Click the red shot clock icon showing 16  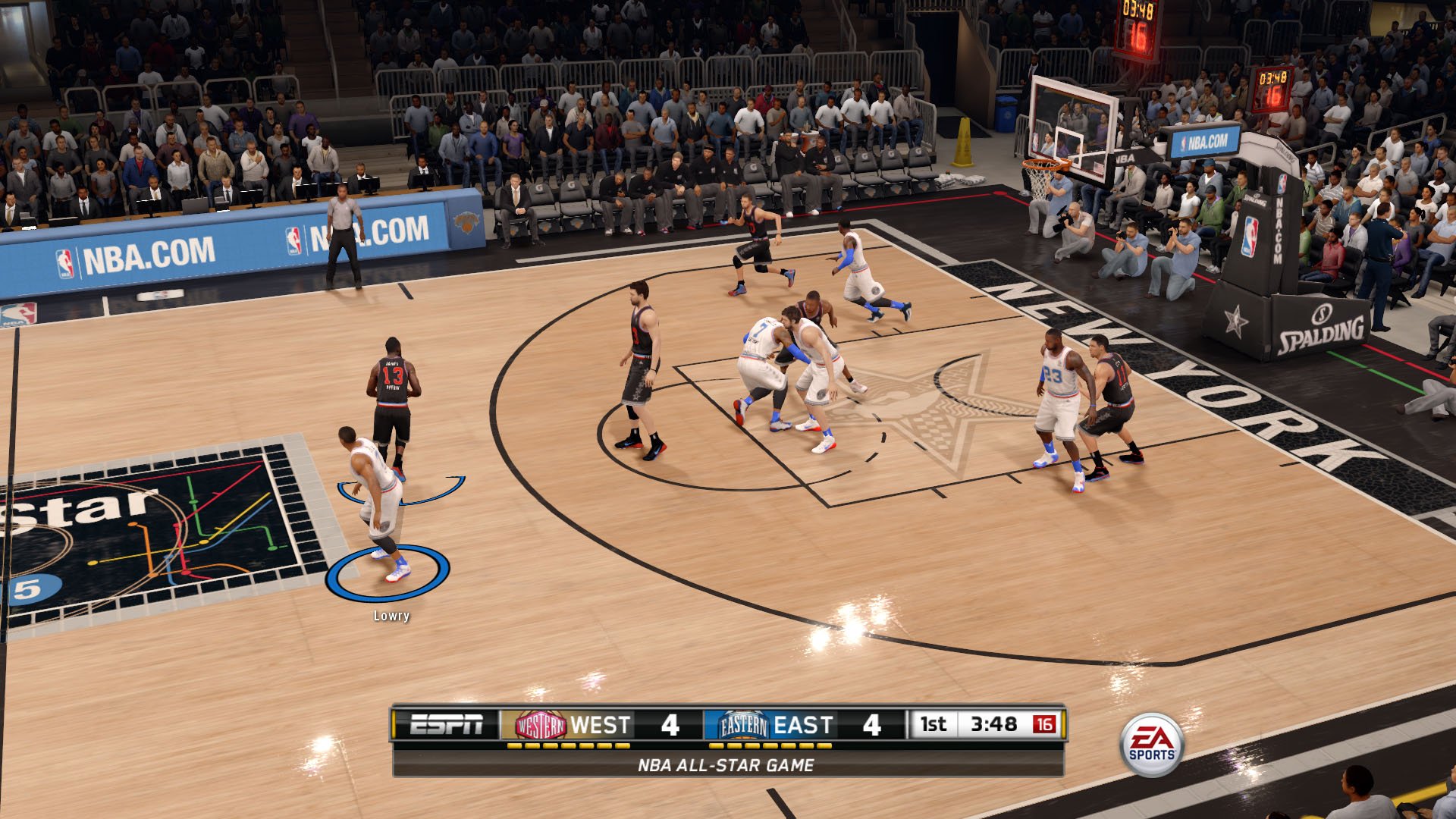point(1045,724)
